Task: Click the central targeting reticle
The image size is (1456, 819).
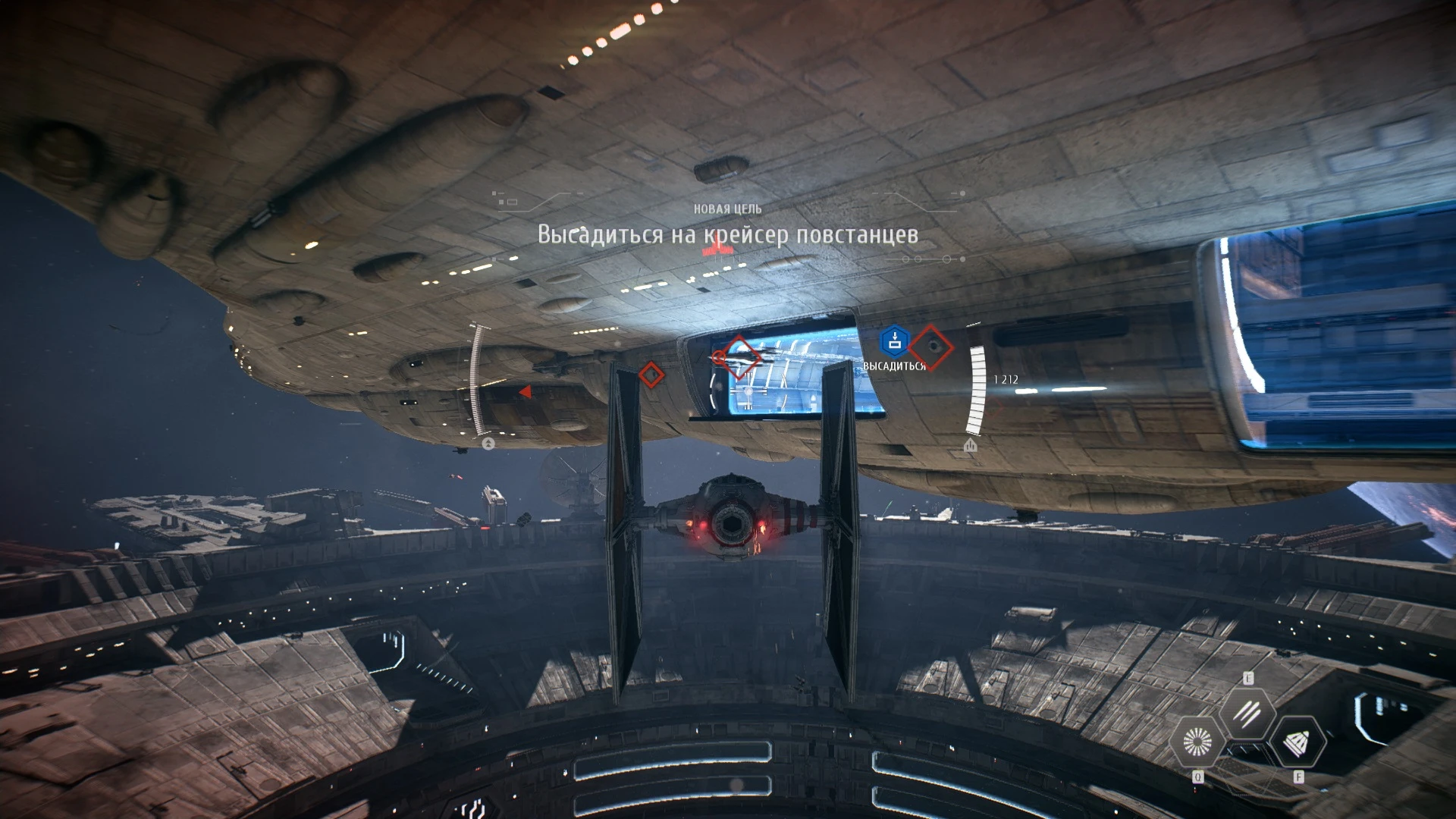Action: (719, 357)
